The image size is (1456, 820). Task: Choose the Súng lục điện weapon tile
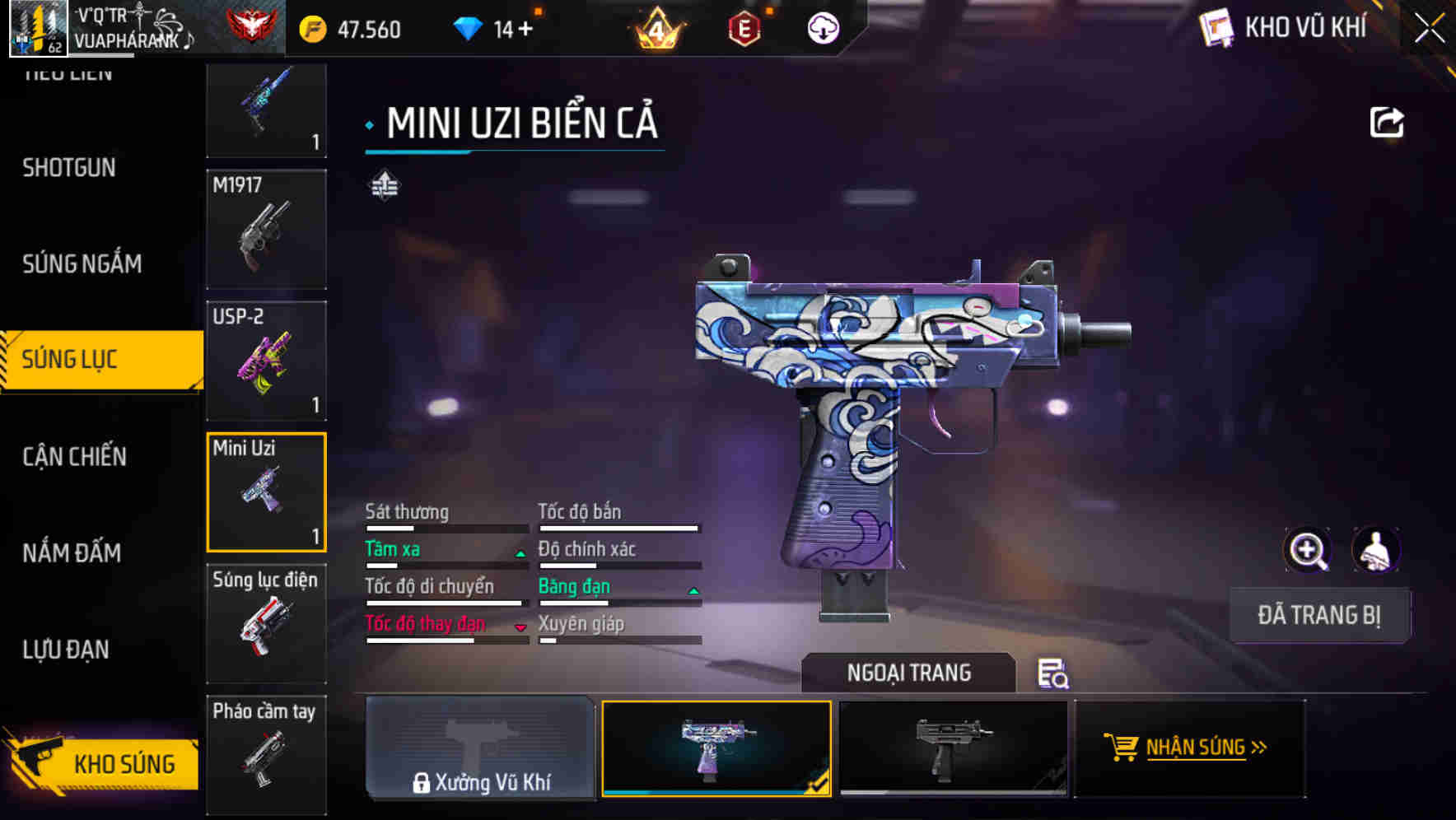coord(266,623)
